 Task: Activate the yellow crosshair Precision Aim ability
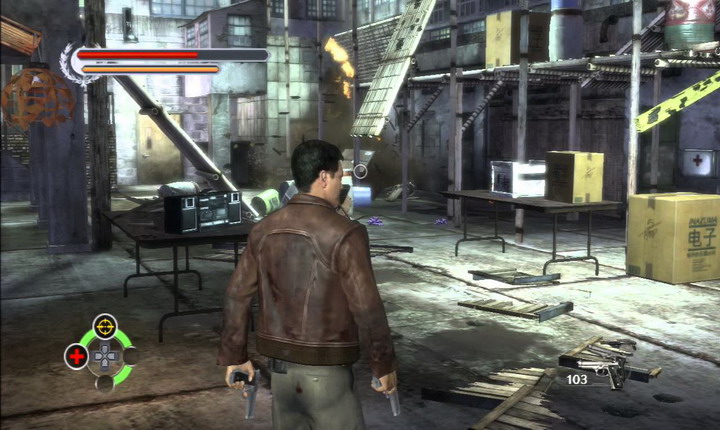coord(104,326)
